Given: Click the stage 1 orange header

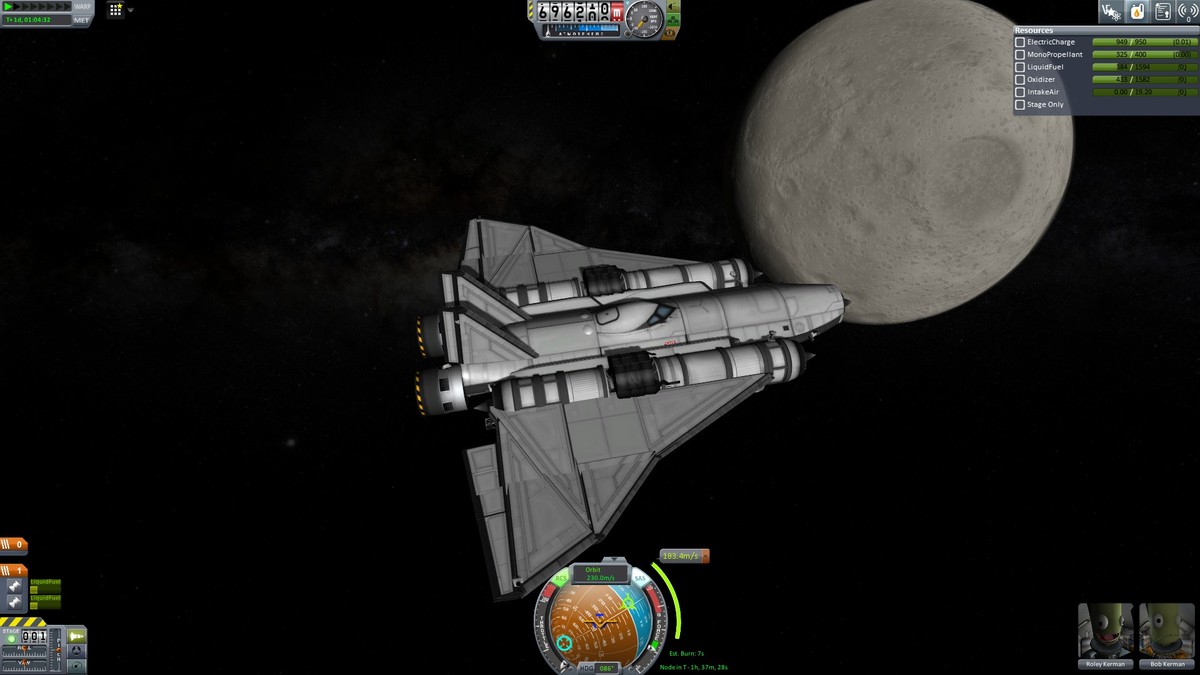Looking at the screenshot, I should coord(14,571).
